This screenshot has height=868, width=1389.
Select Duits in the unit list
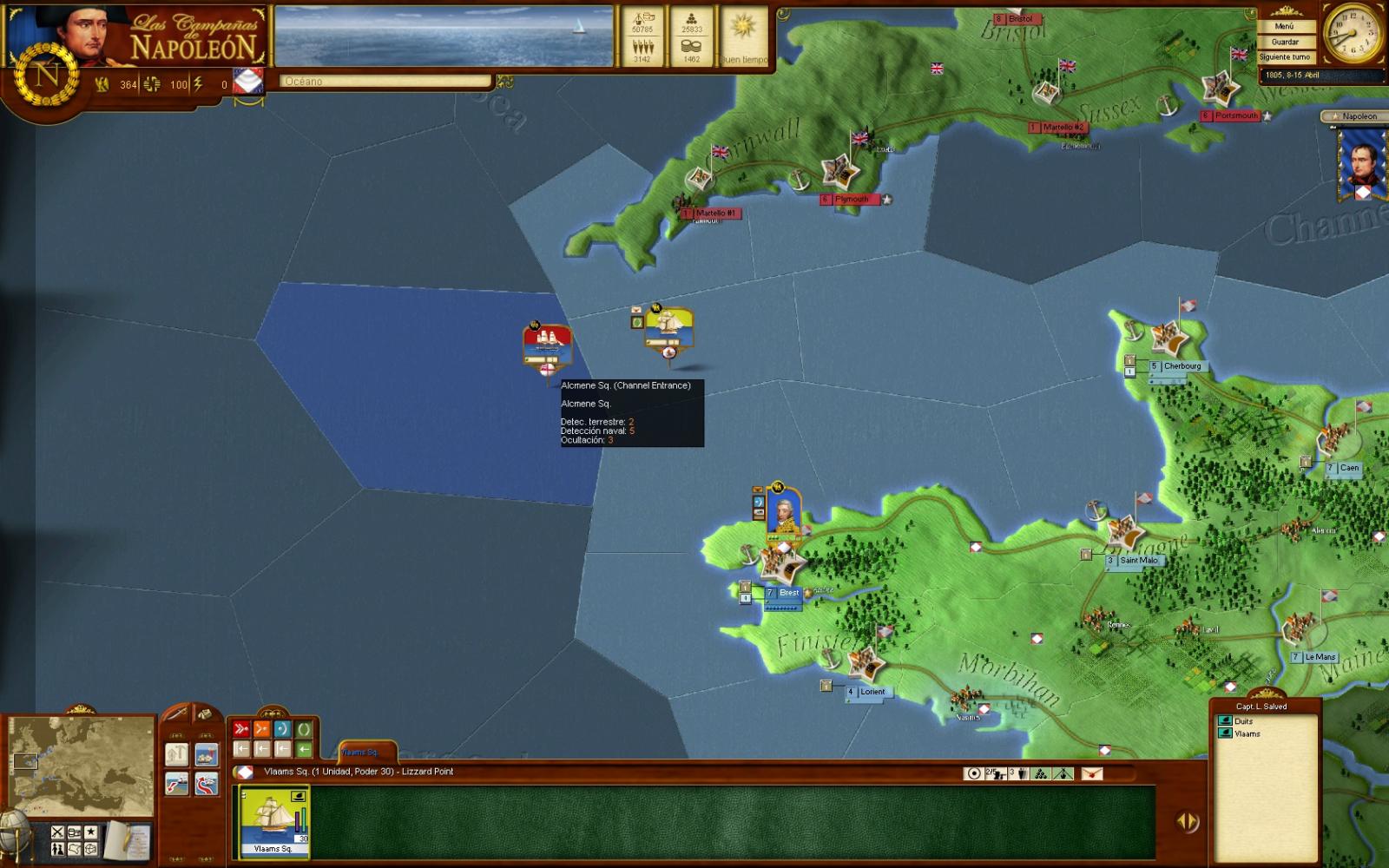[x=1243, y=721]
